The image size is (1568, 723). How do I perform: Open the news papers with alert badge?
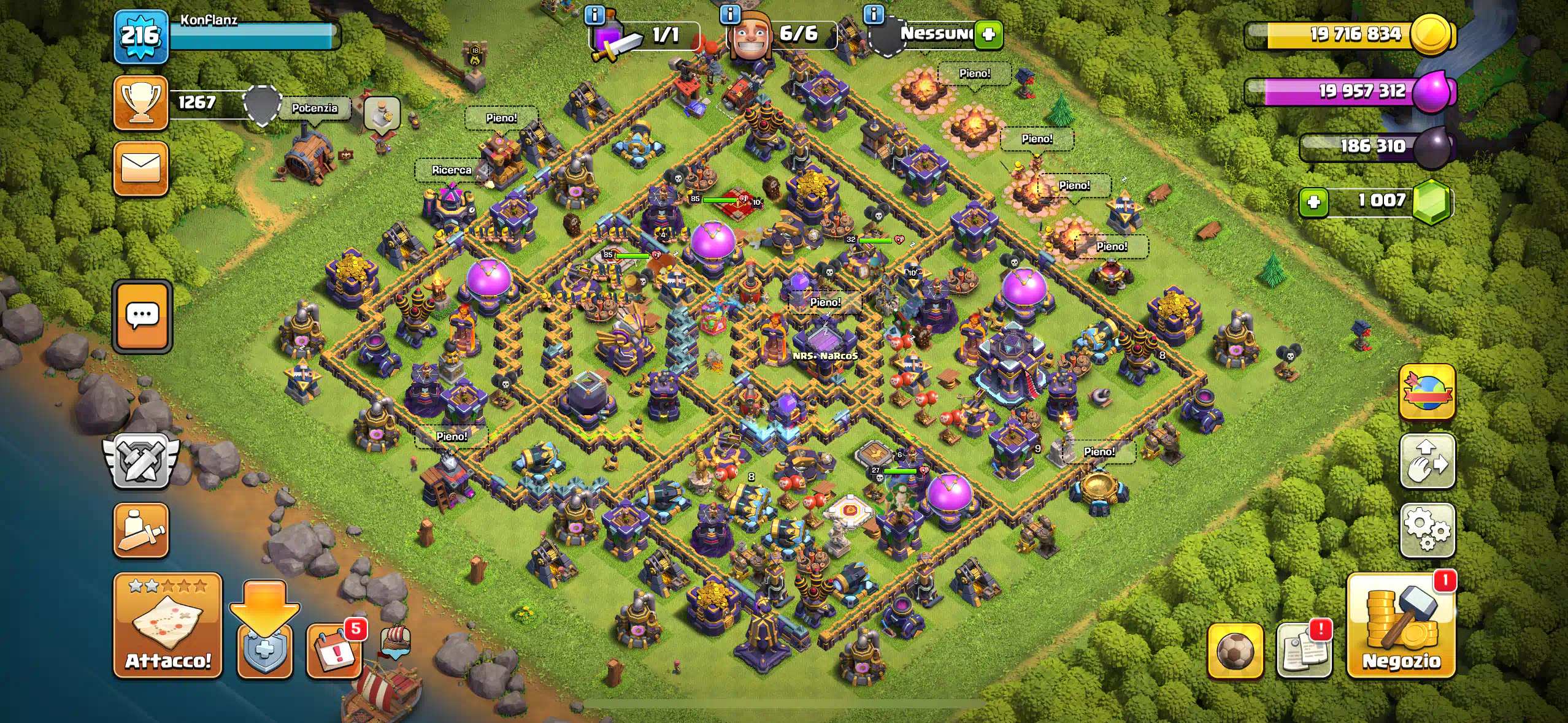click(1304, 651)
